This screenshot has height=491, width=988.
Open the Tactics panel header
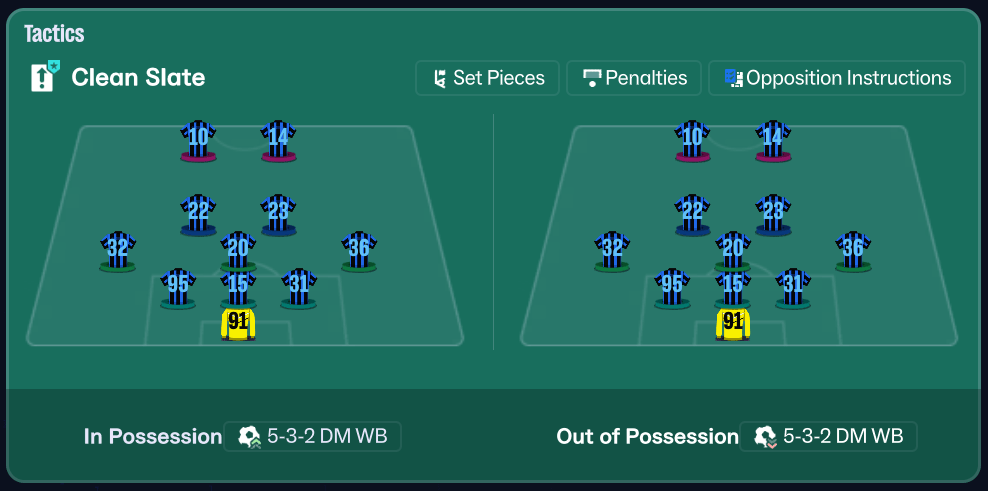tap(54, 33)
